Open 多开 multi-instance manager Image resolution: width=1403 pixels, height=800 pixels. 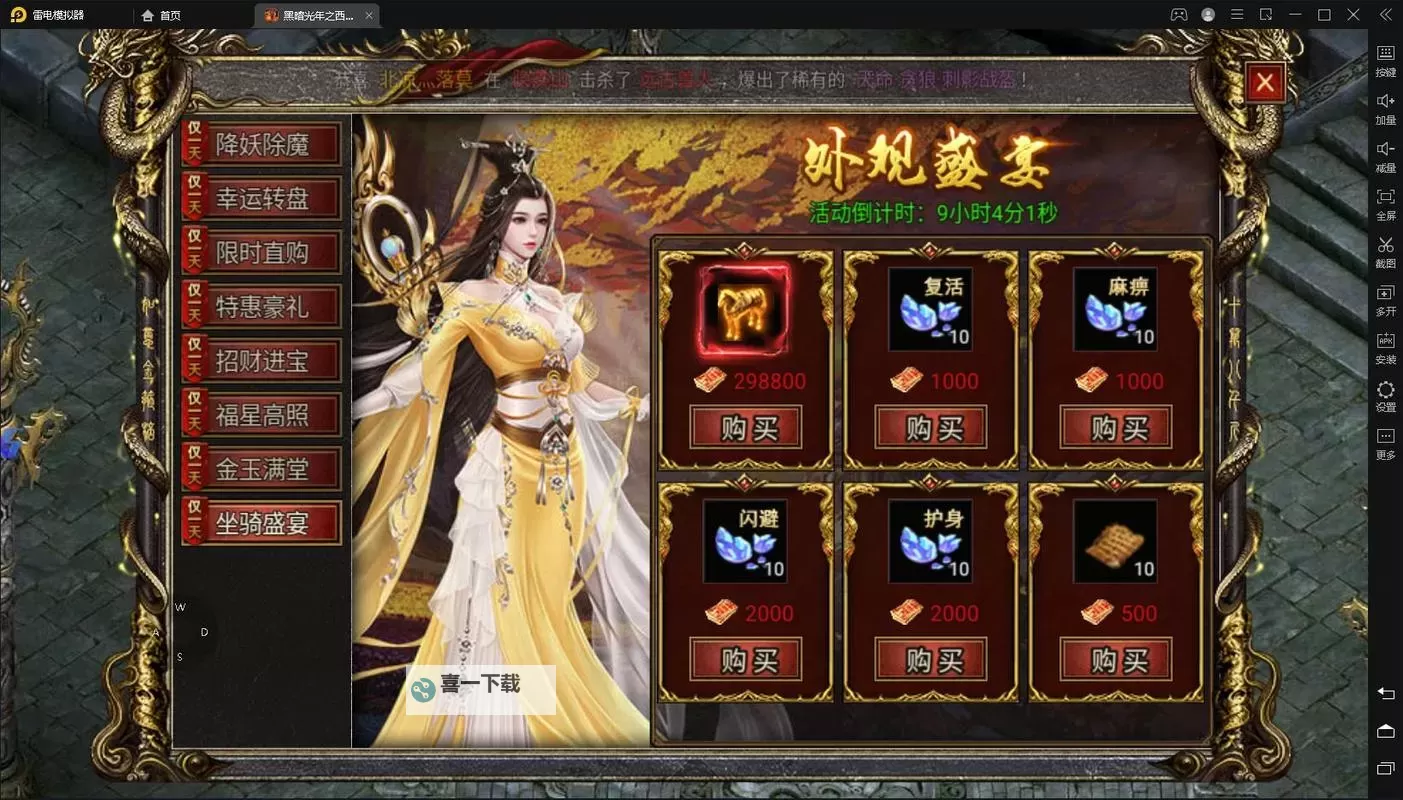click(1385, 300)
